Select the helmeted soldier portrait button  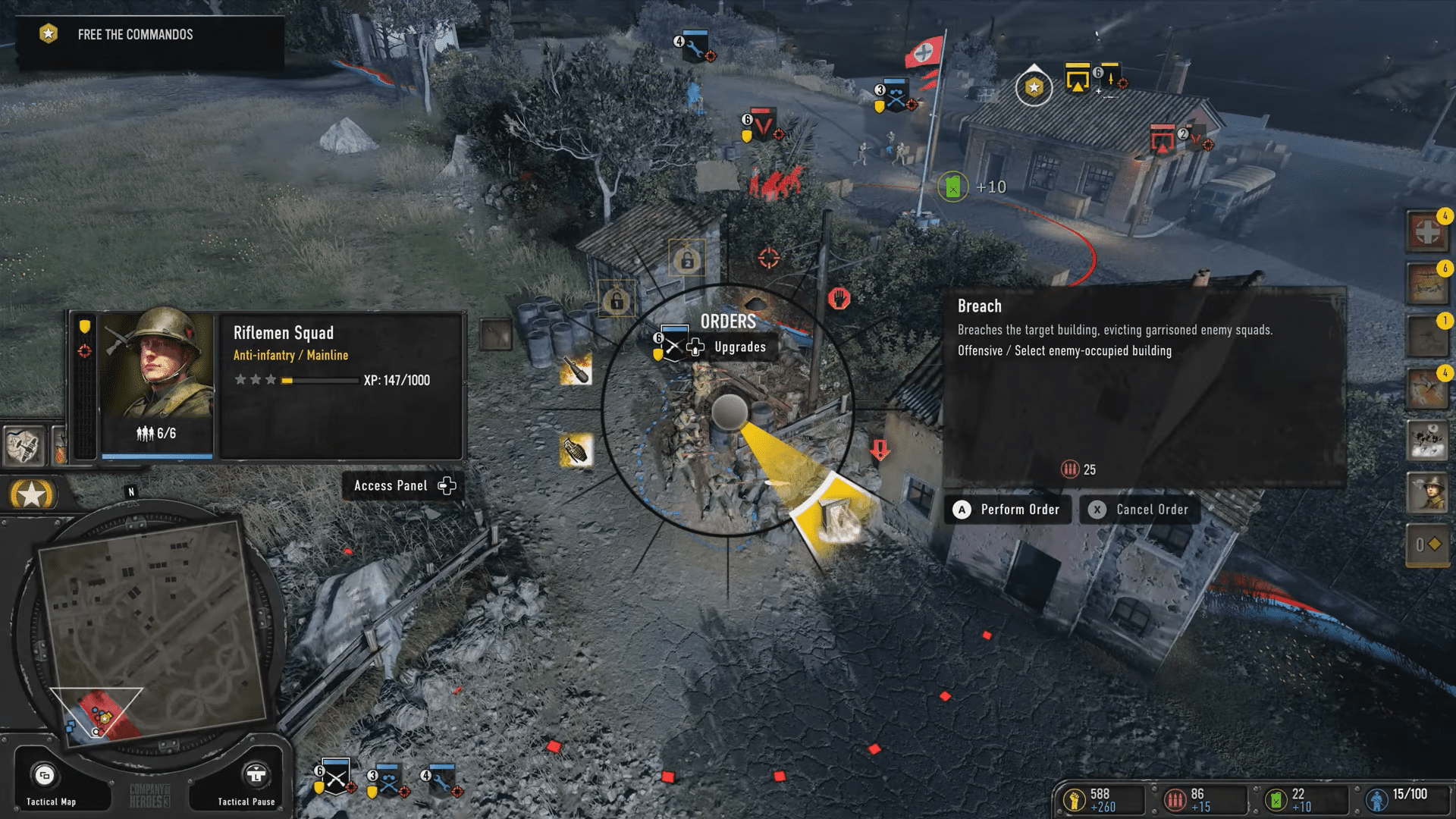pyautogui.click(x=1426, y=493)
